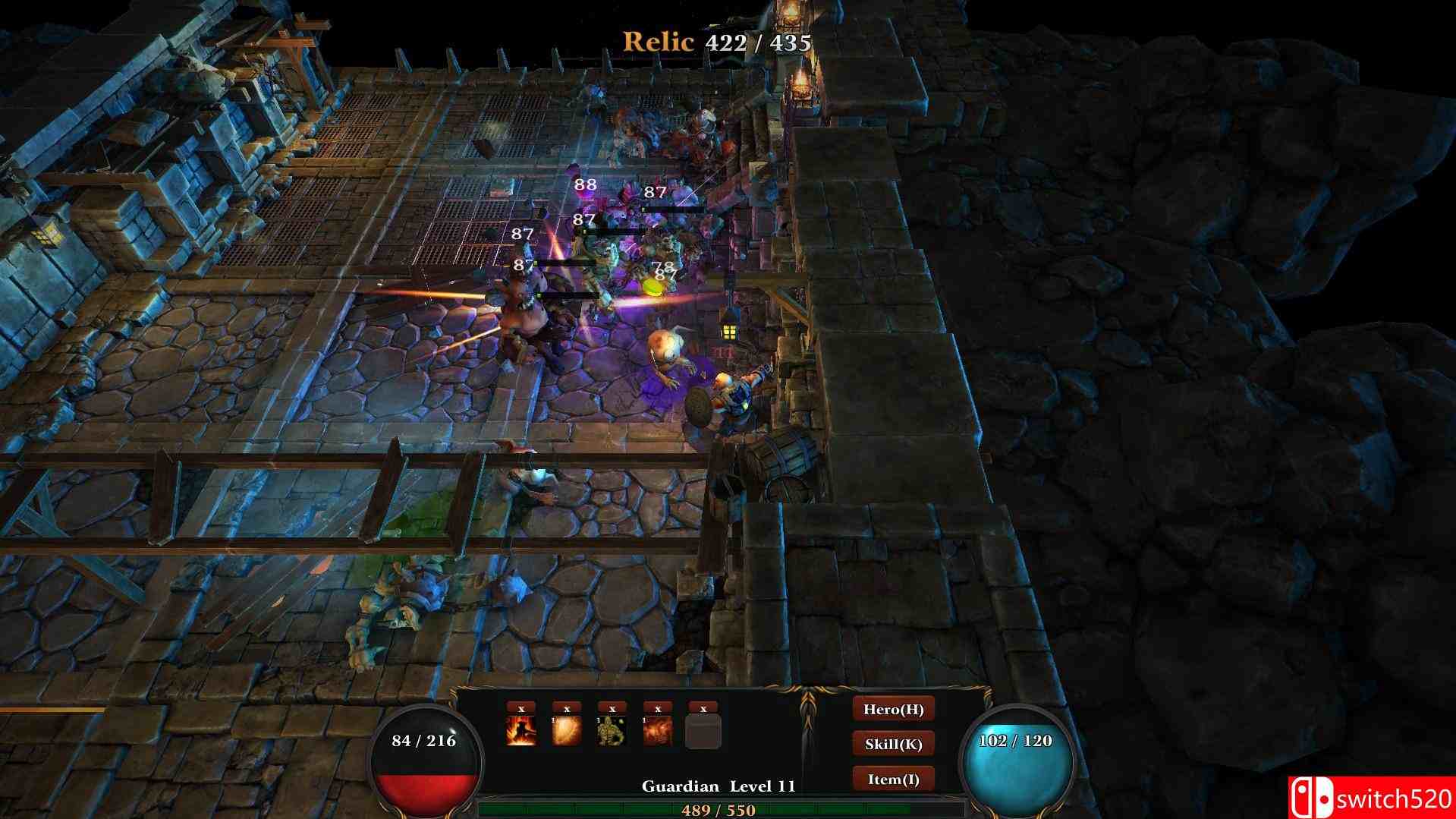The image size is (1456, 819).
Task: Remove the first skill with its x button
Action: pos(520,707)
